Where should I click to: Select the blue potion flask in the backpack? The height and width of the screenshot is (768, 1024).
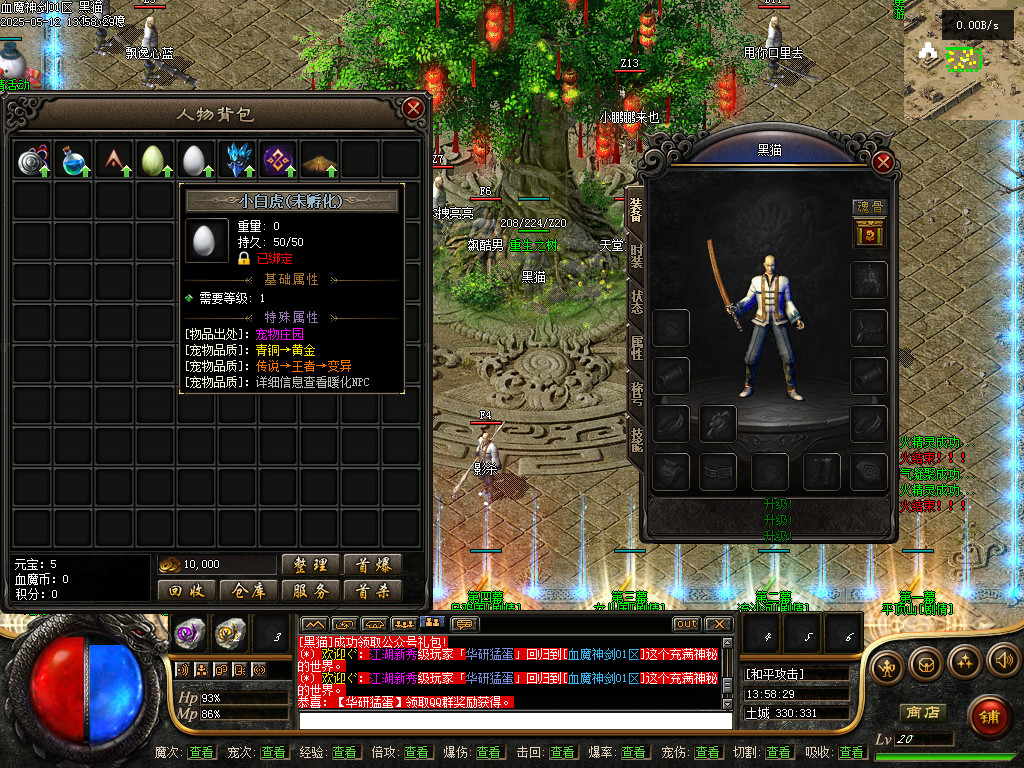pyautogui.click(x=73, y=160)
